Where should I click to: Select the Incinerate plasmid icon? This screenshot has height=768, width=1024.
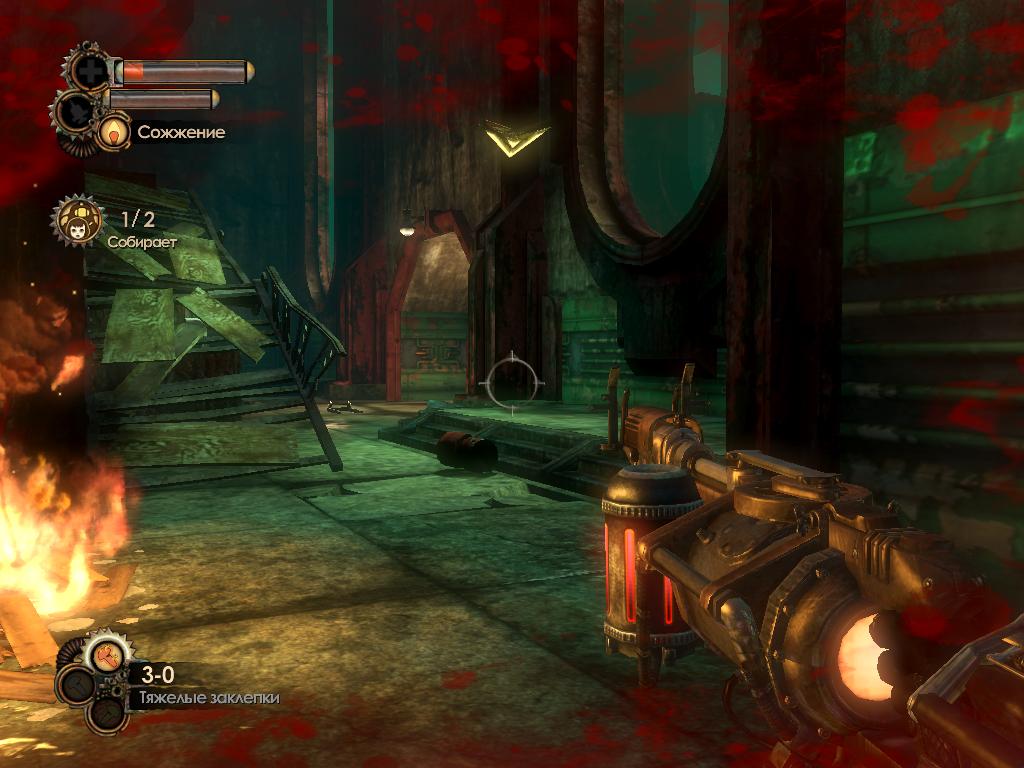click(114, 131)
